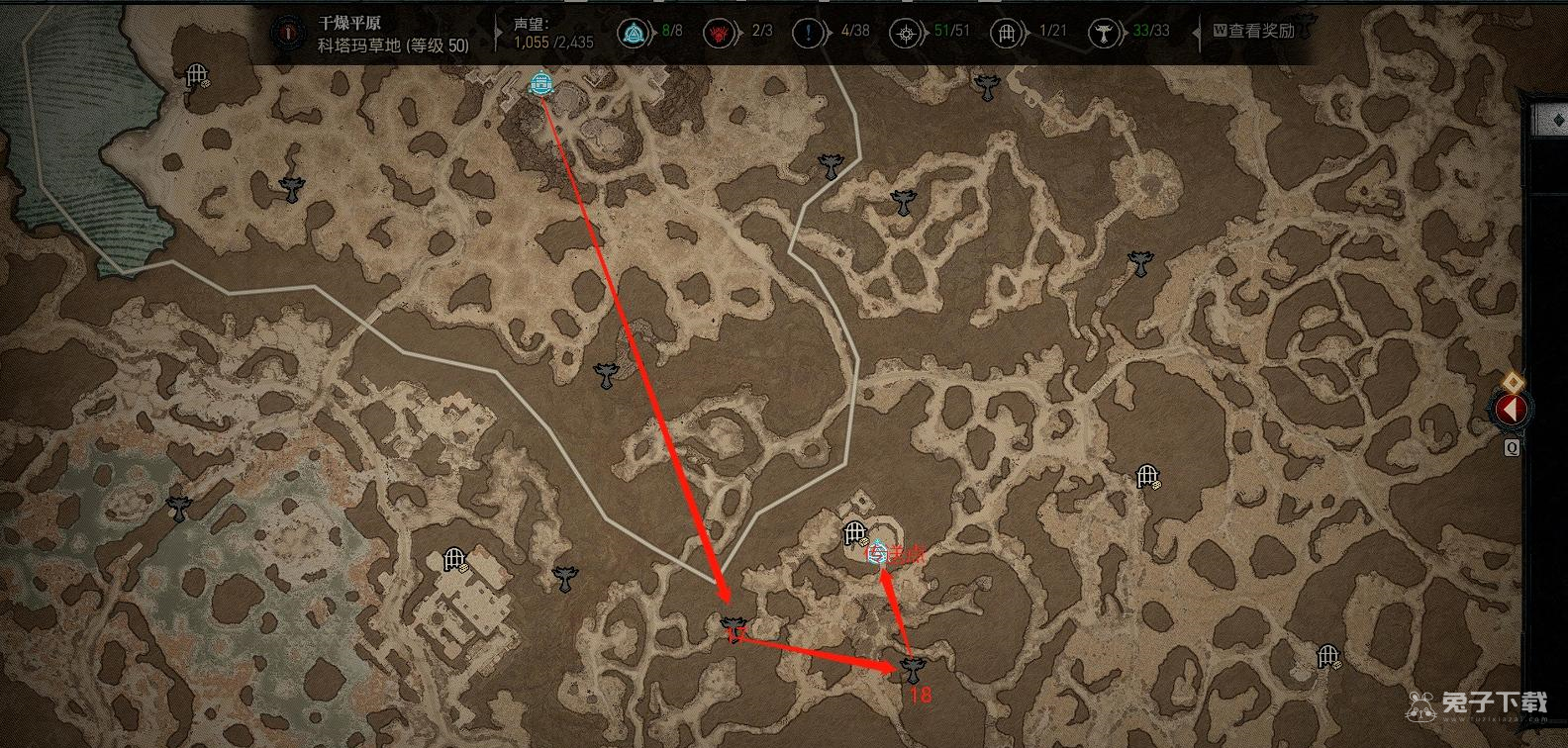
Task: Select the red stronghold icon showing 2/3
Action: point(717,33)
